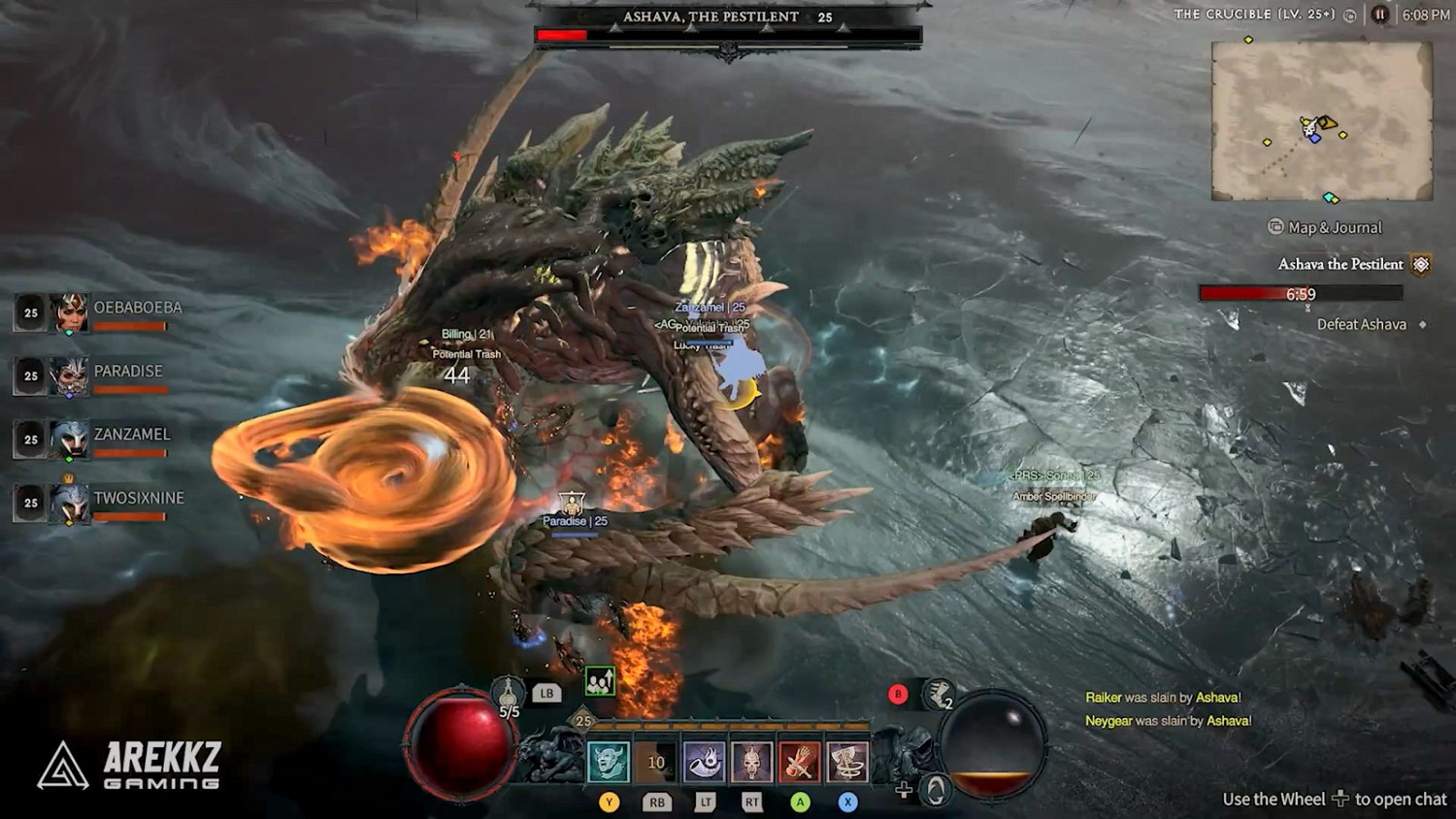Click the Ashava the Pestilent quest icon

(x=1420, y=263)
